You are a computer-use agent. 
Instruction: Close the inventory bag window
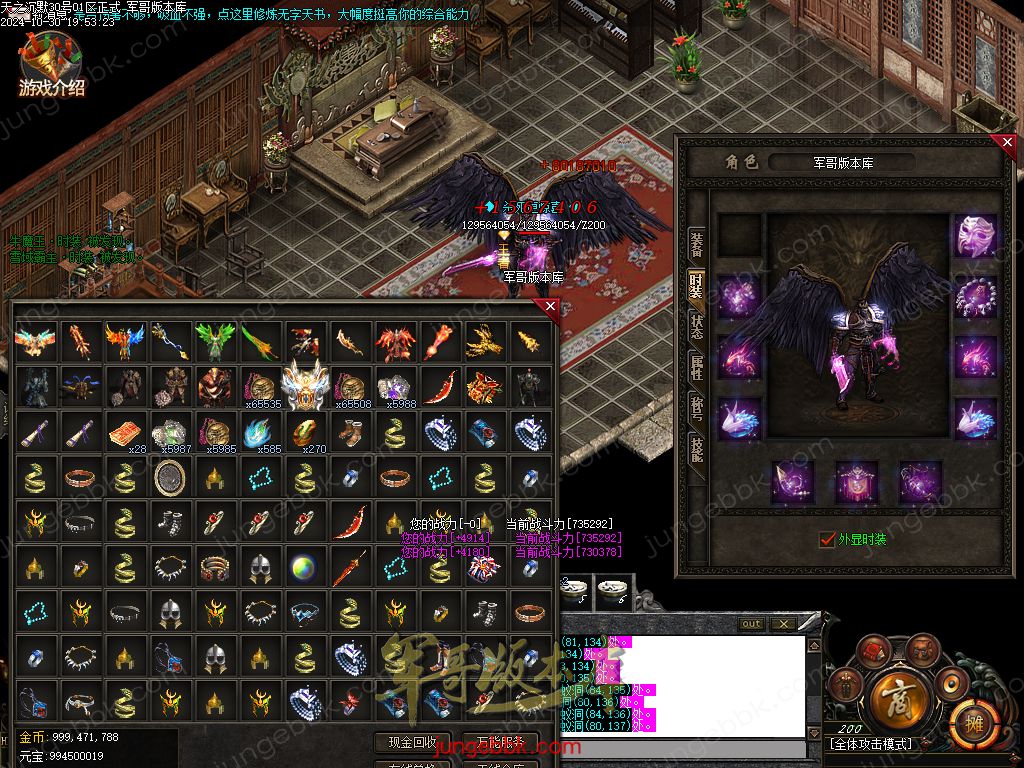coord(550,308)
